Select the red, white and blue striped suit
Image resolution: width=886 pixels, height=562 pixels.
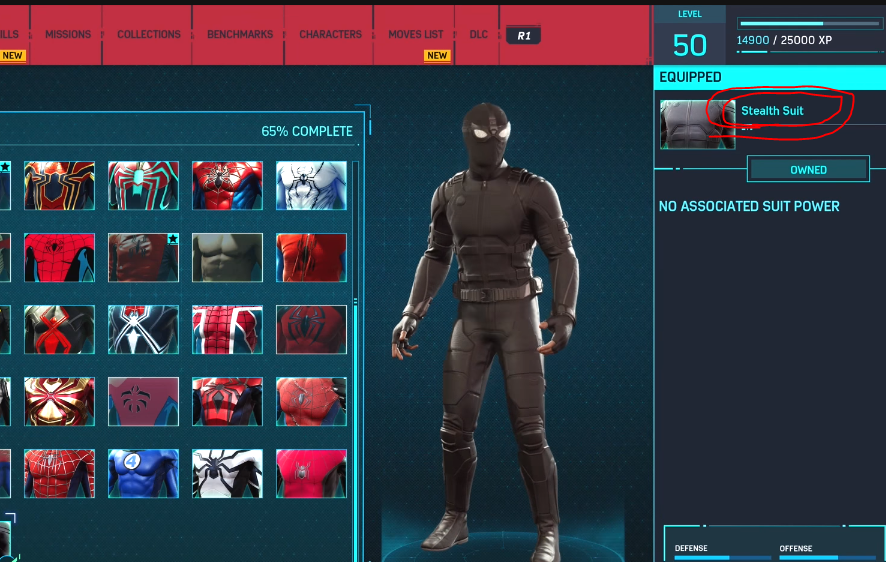pyautogui.click(x=227, y=330)
